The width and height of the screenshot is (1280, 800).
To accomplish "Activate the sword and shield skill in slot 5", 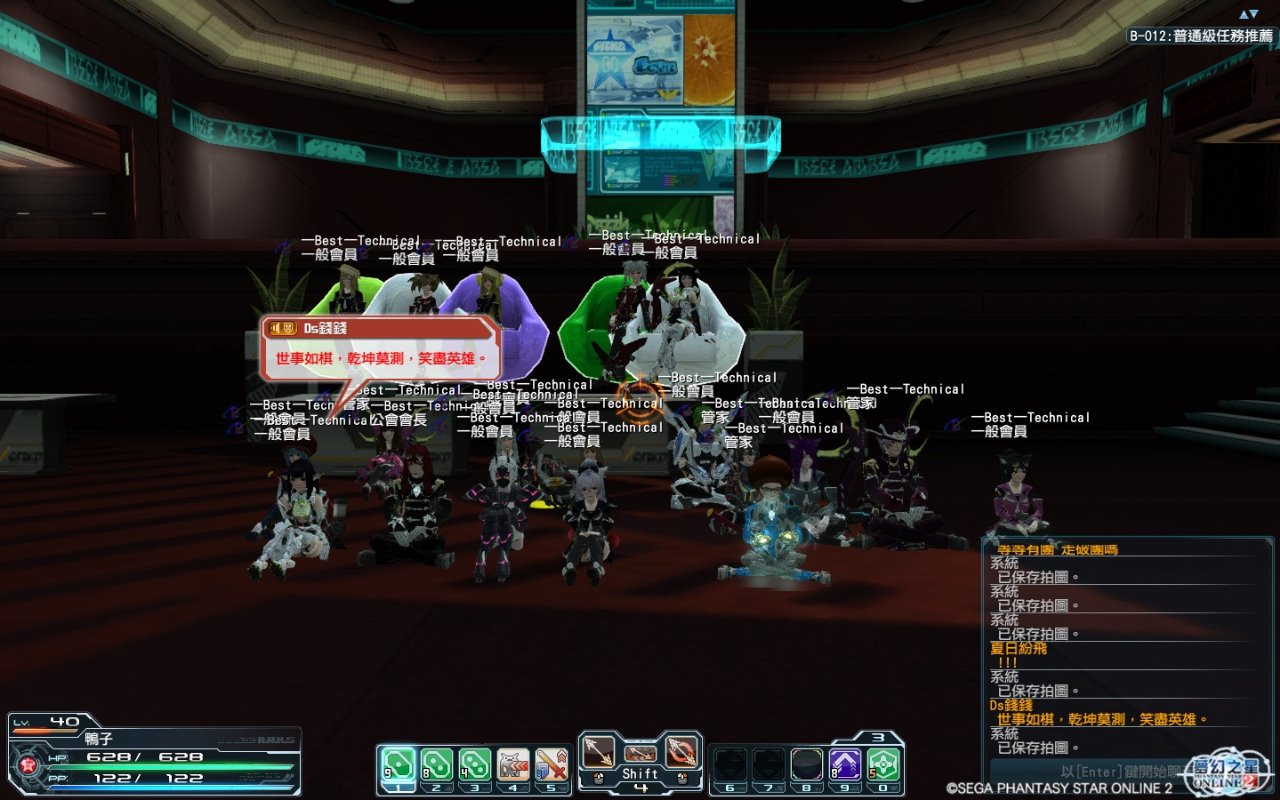I will (x=551, y=765).
